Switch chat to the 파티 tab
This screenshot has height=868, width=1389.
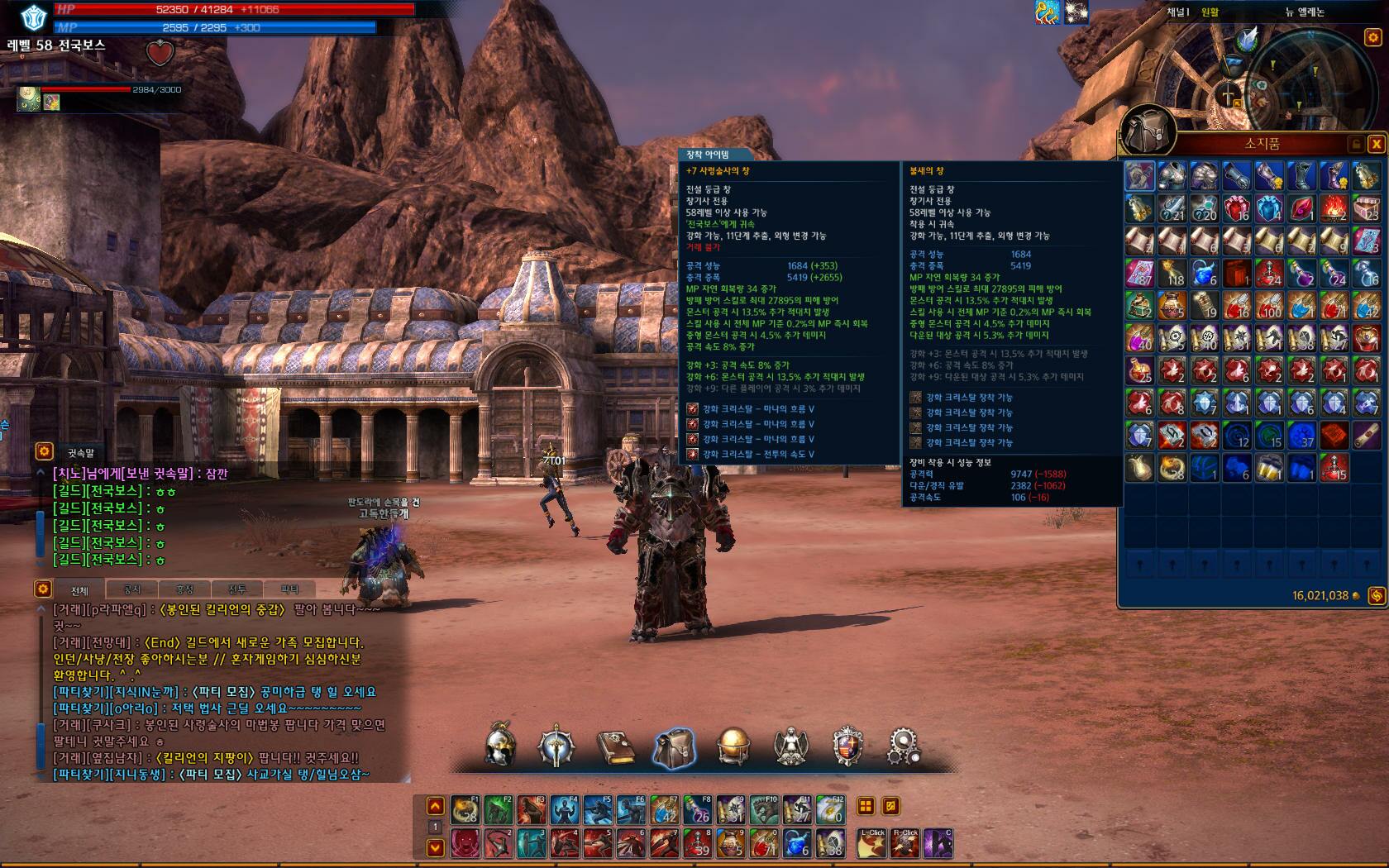click(289, 589)
